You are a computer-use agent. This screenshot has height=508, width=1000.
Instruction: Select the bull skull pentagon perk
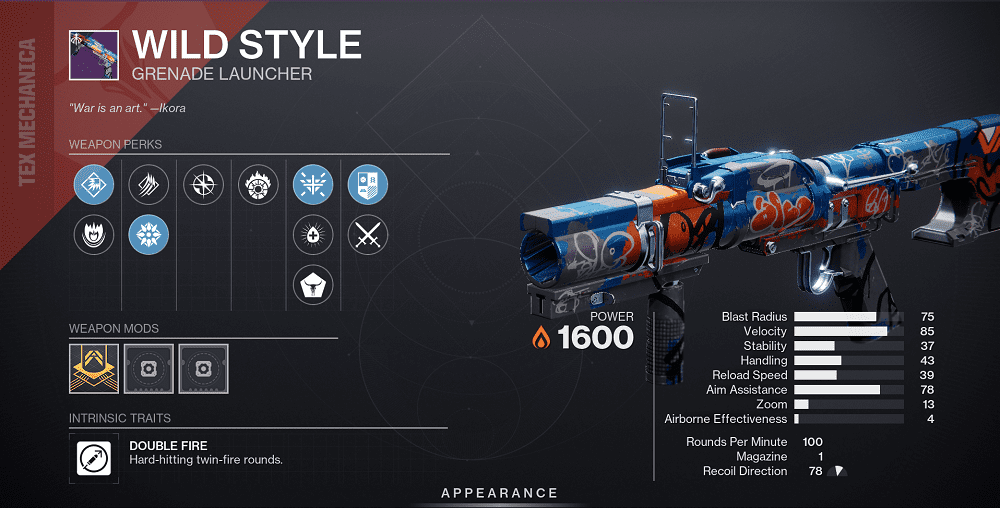313,287
